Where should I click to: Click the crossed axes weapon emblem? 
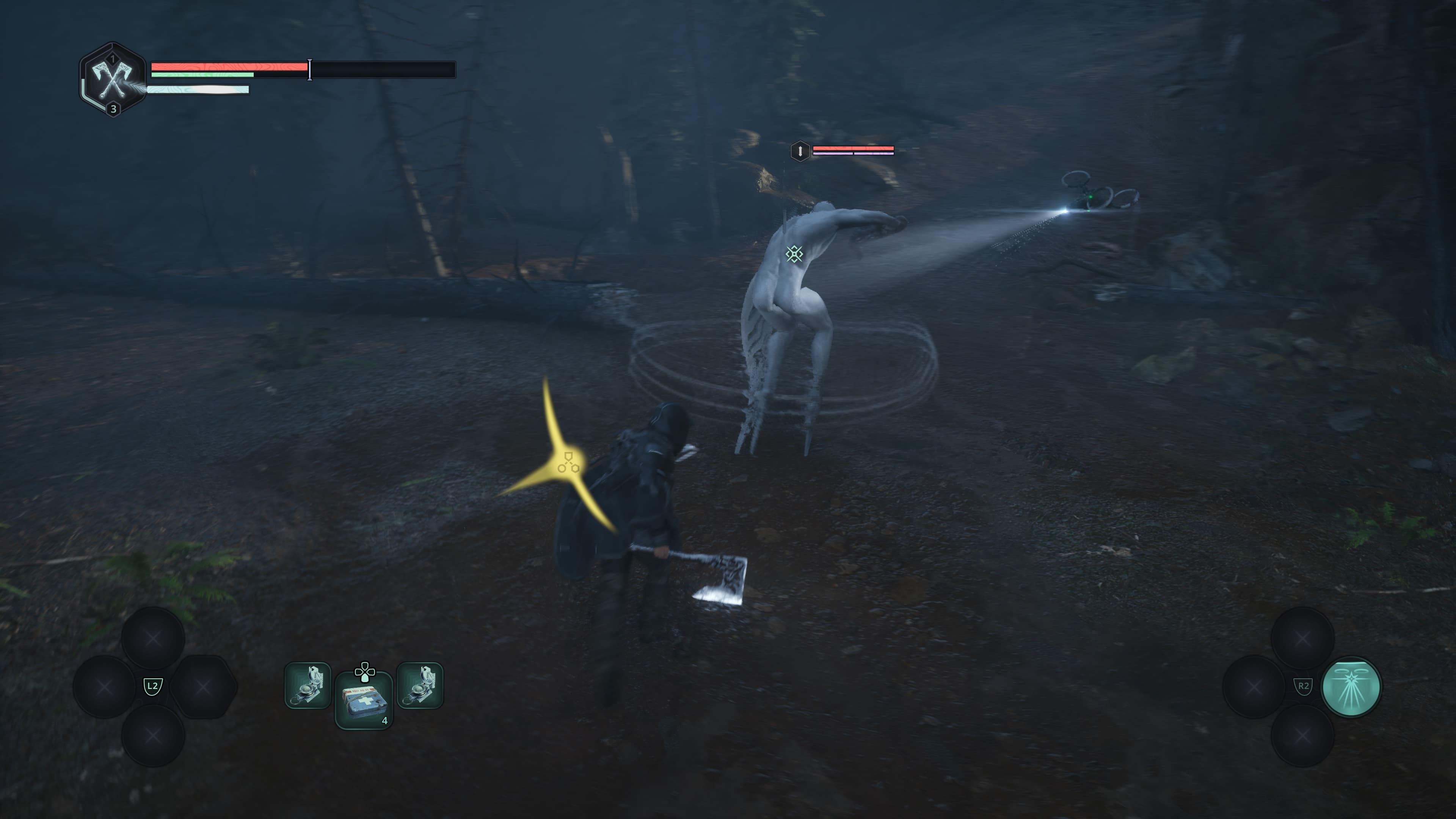point(113,80)
